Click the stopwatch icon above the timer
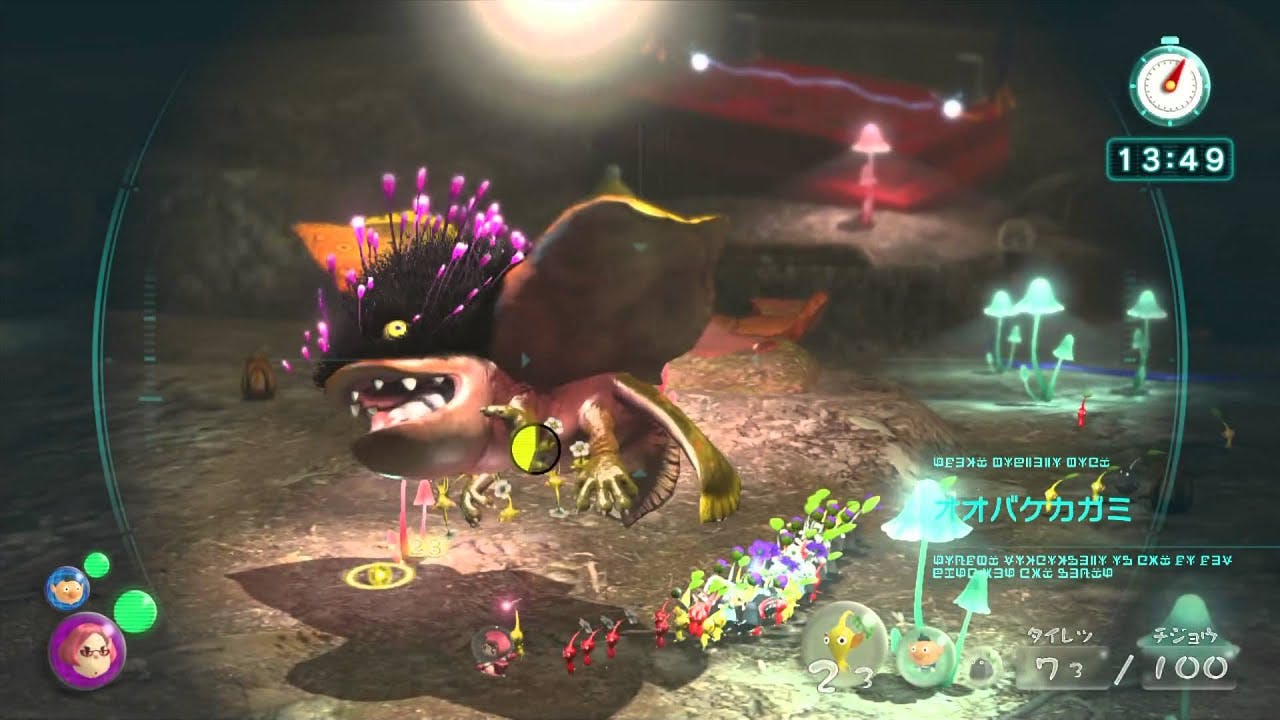Image resolution: width=1280 pixels, height=720 pixels. coord(1169,84)
